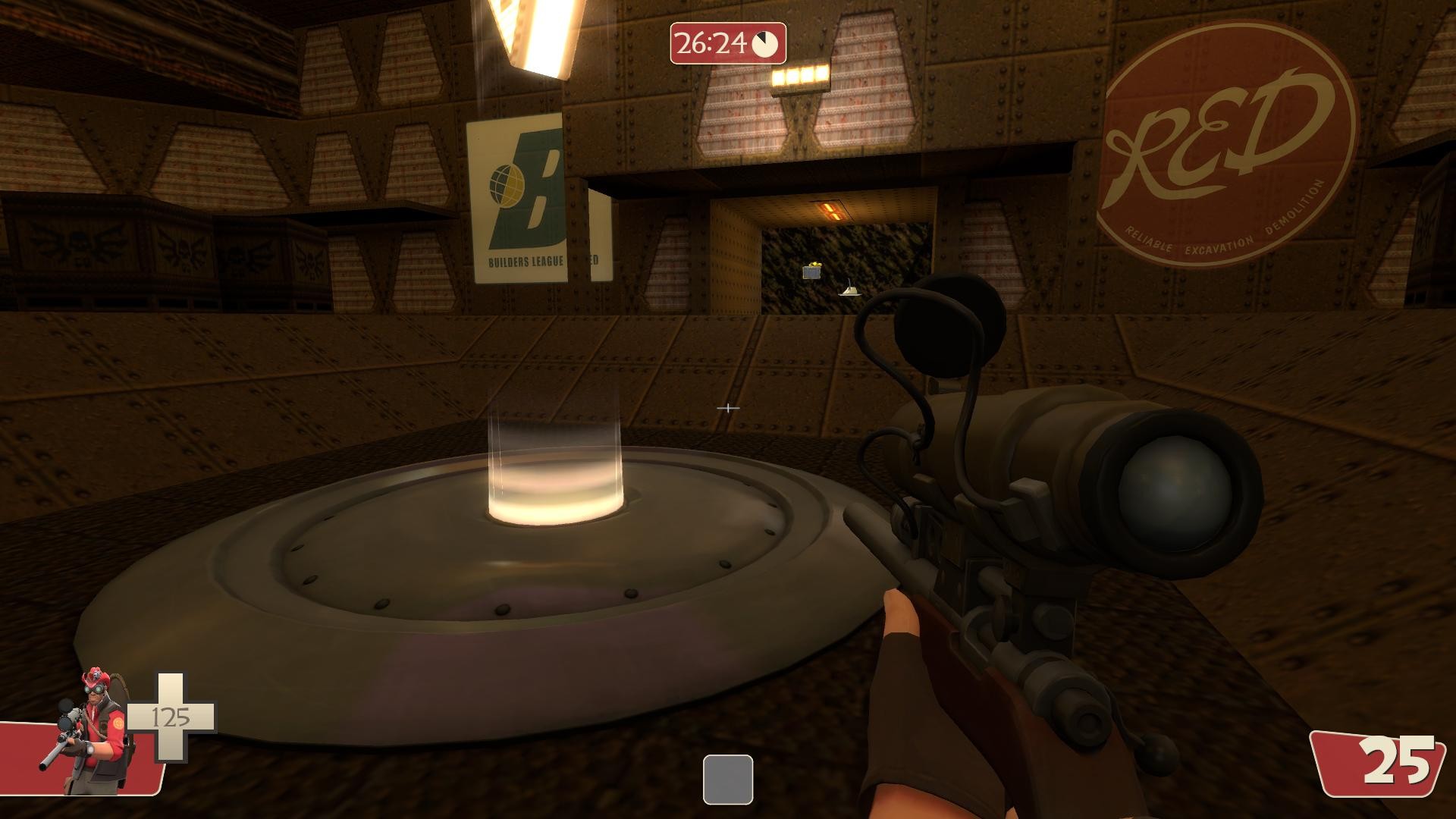Click the four-light fixture above the doorway
Image resolution: width=1456 pixels, height=819 pixels.
(800, 77)
